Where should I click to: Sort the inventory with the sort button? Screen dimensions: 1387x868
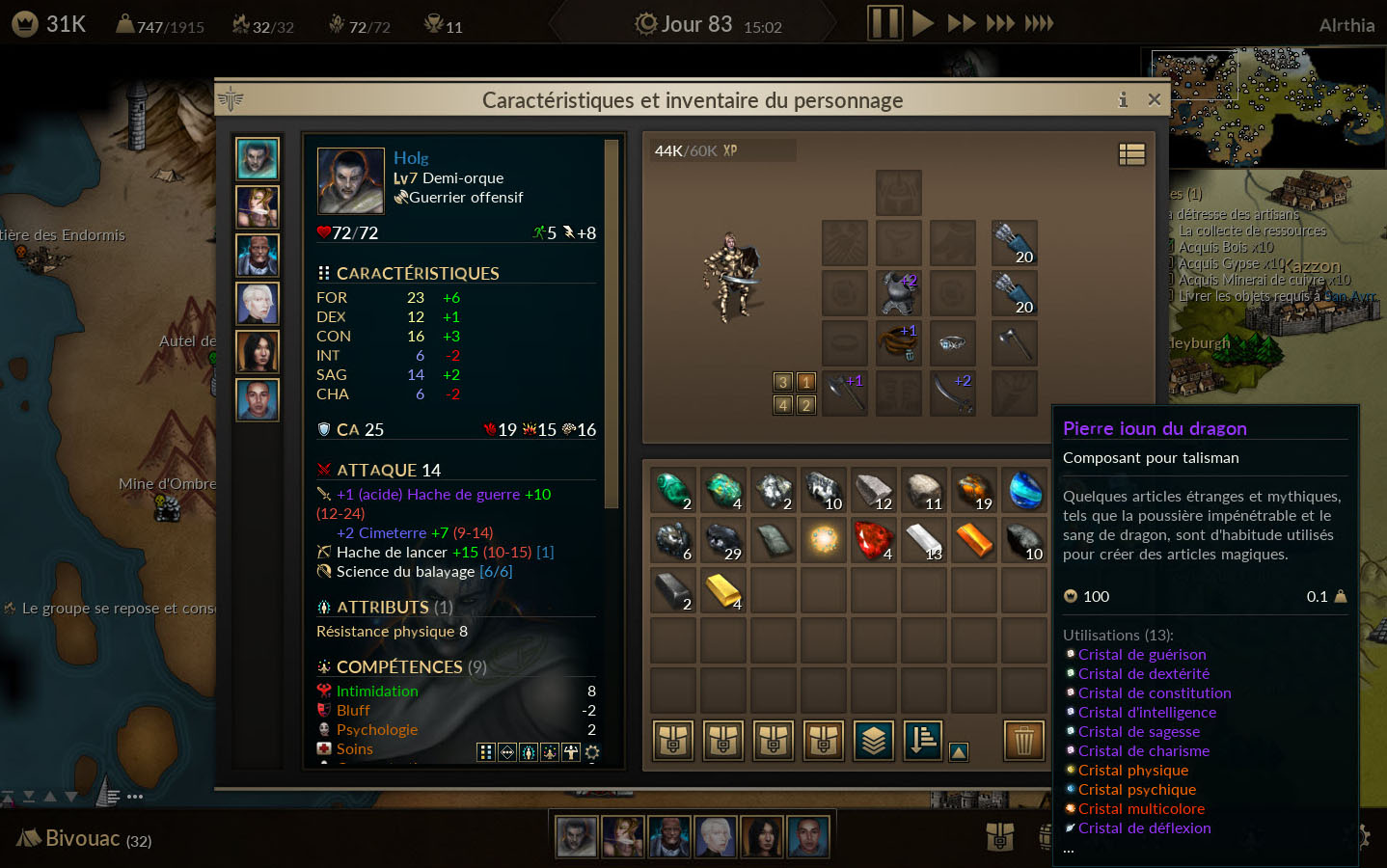(x=923, y=741)
